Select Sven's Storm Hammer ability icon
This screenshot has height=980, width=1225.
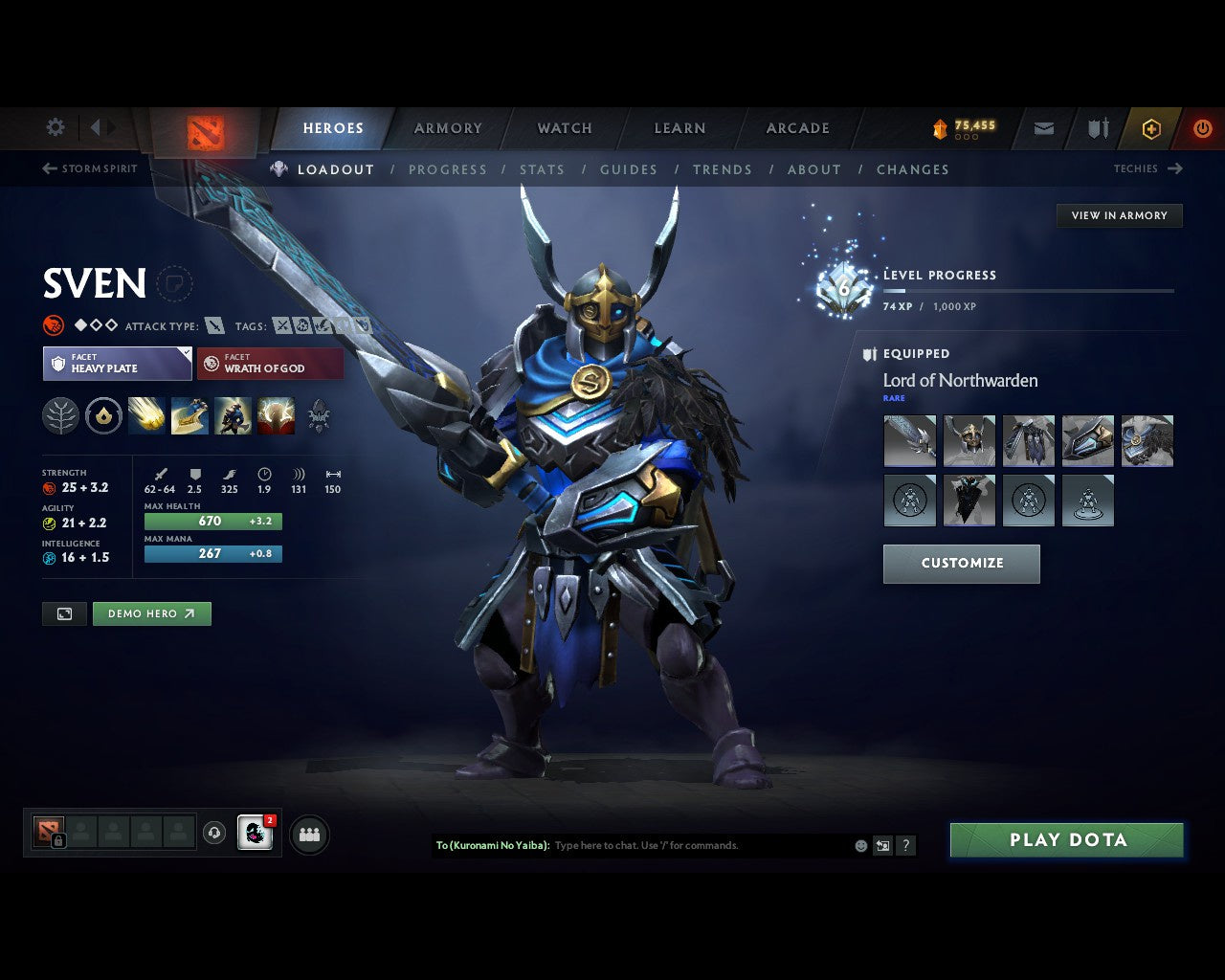[147, 415]
